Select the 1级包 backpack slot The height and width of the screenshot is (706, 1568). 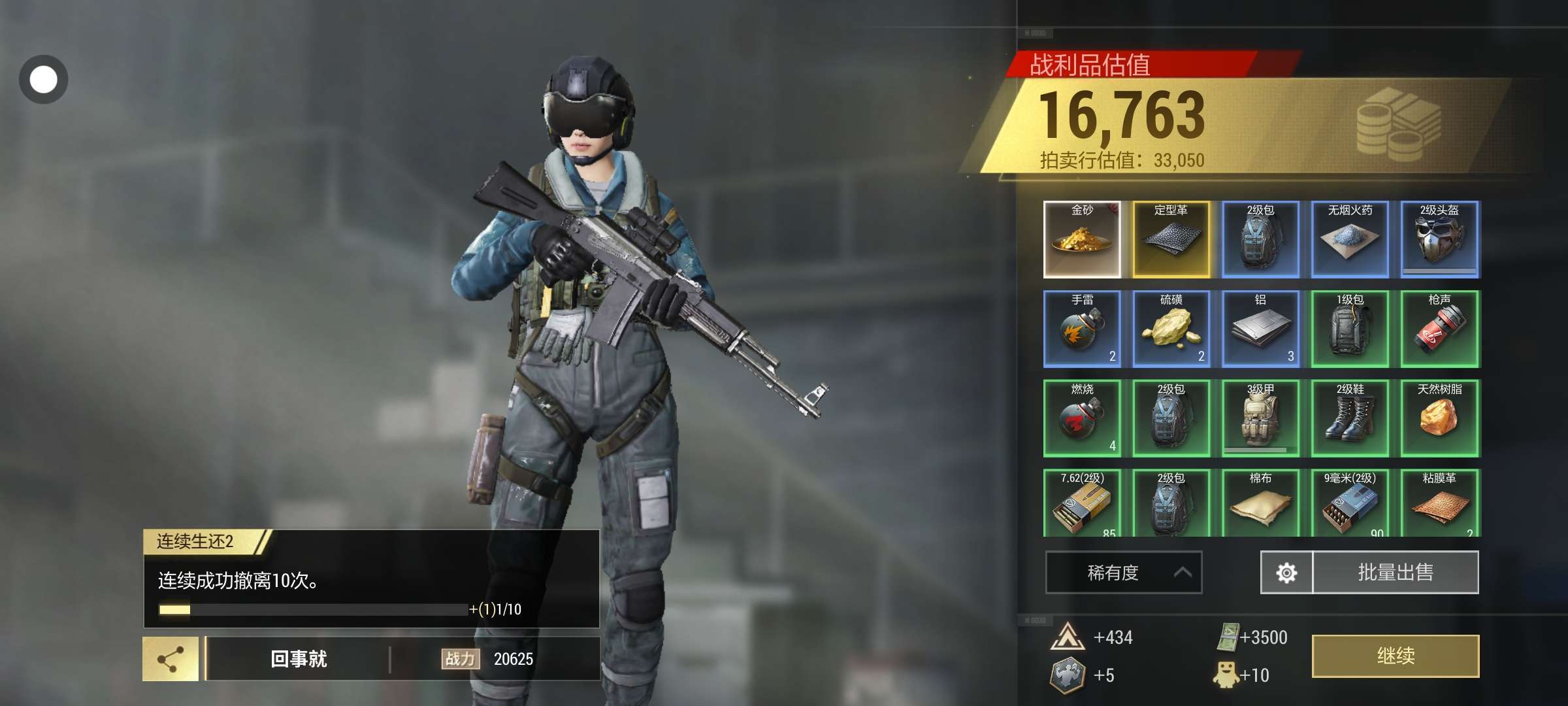click(x=1350, y=328)
